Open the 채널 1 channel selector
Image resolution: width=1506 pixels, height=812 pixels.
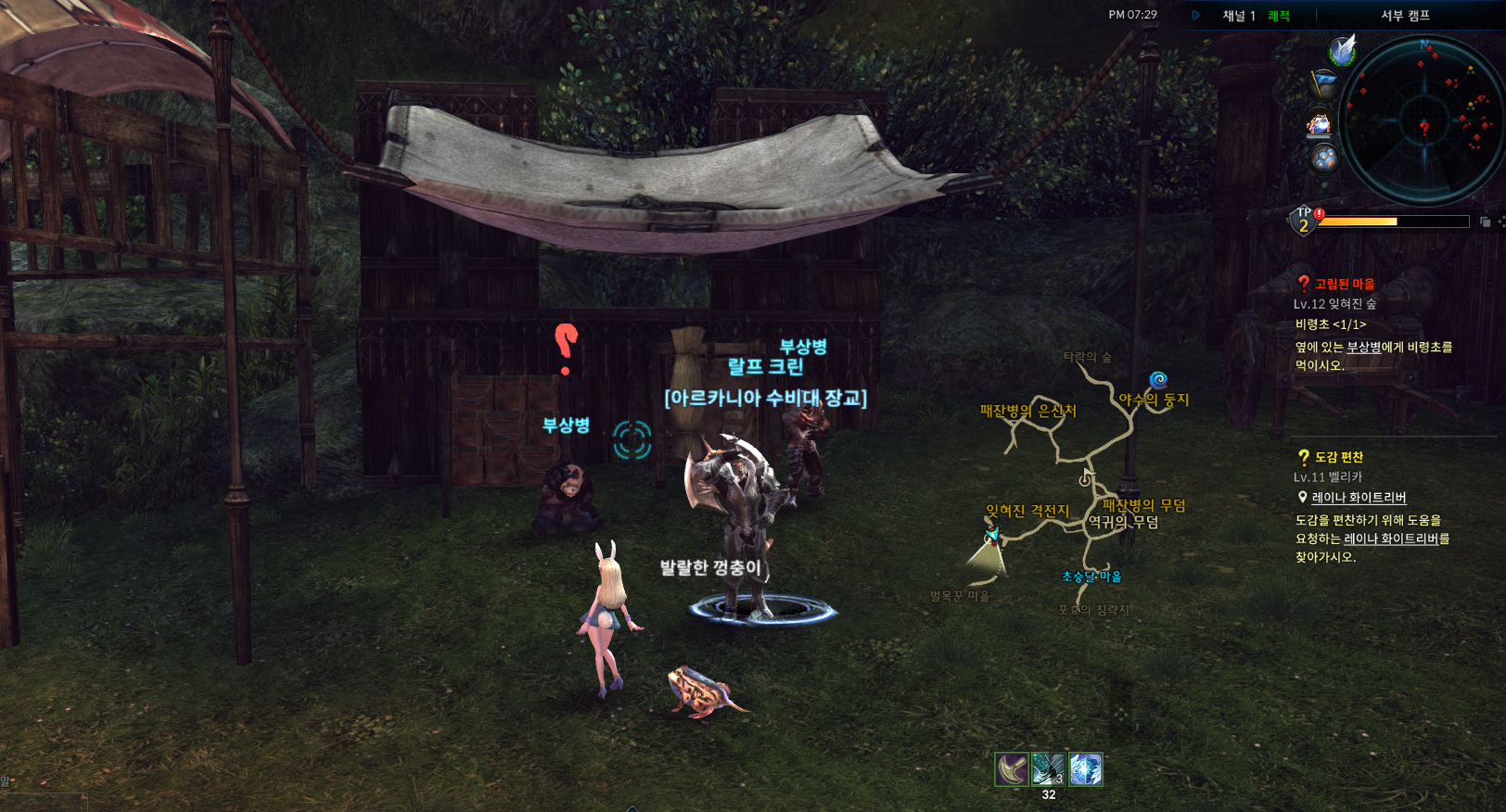(x=1239, y=16)
